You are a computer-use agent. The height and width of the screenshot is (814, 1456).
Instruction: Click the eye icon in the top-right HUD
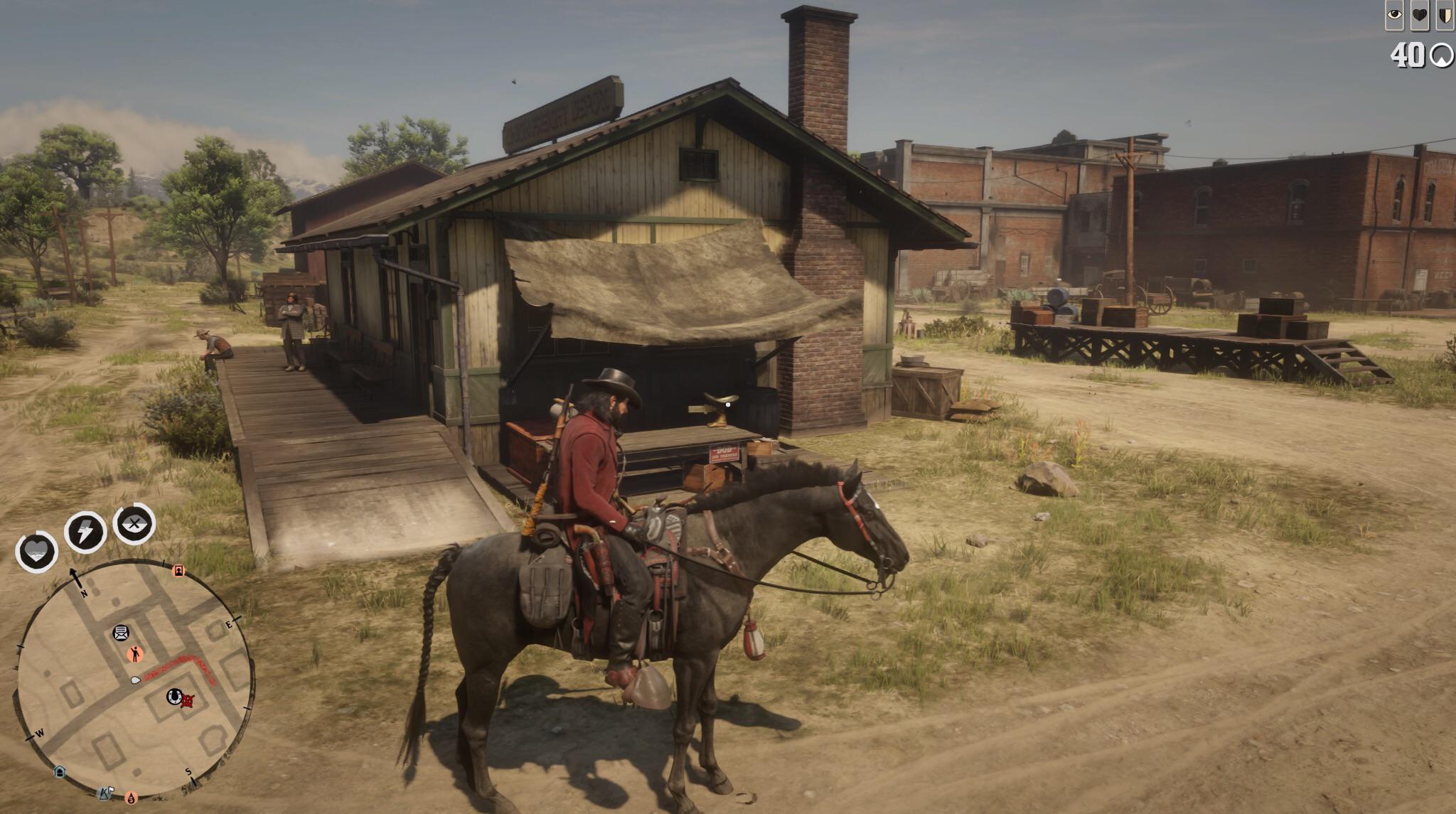[1395, 15]
